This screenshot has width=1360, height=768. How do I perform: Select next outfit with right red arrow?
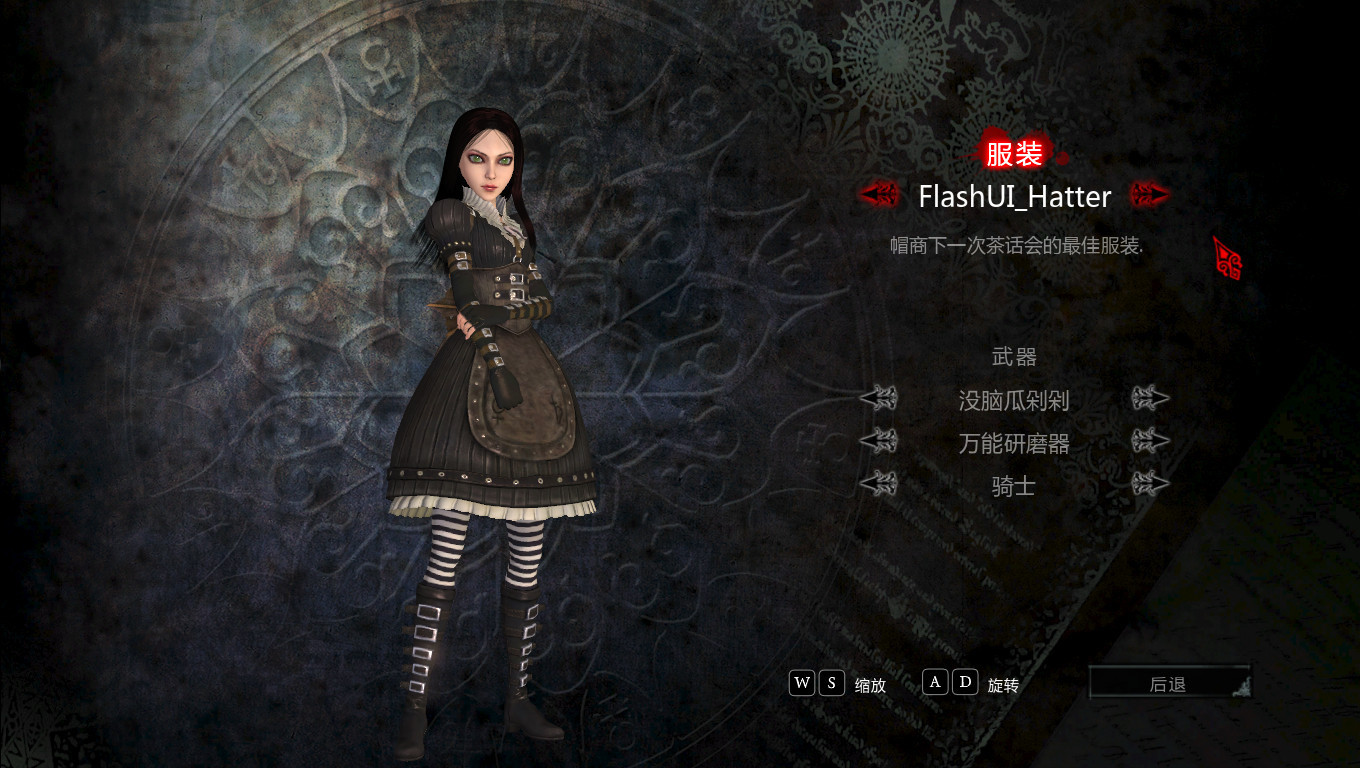1149,194
